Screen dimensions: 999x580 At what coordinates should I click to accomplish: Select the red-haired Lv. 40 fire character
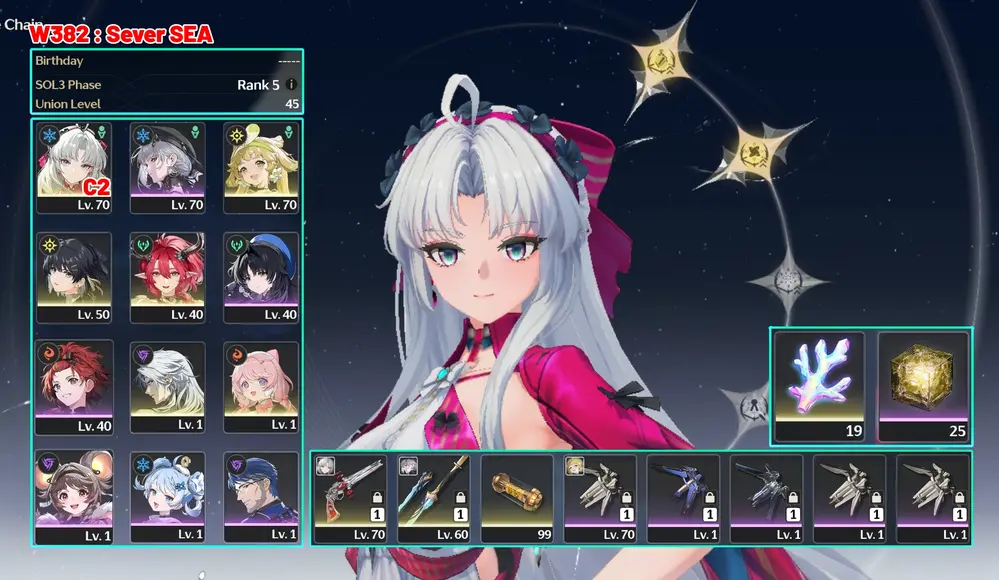(75, 387)
